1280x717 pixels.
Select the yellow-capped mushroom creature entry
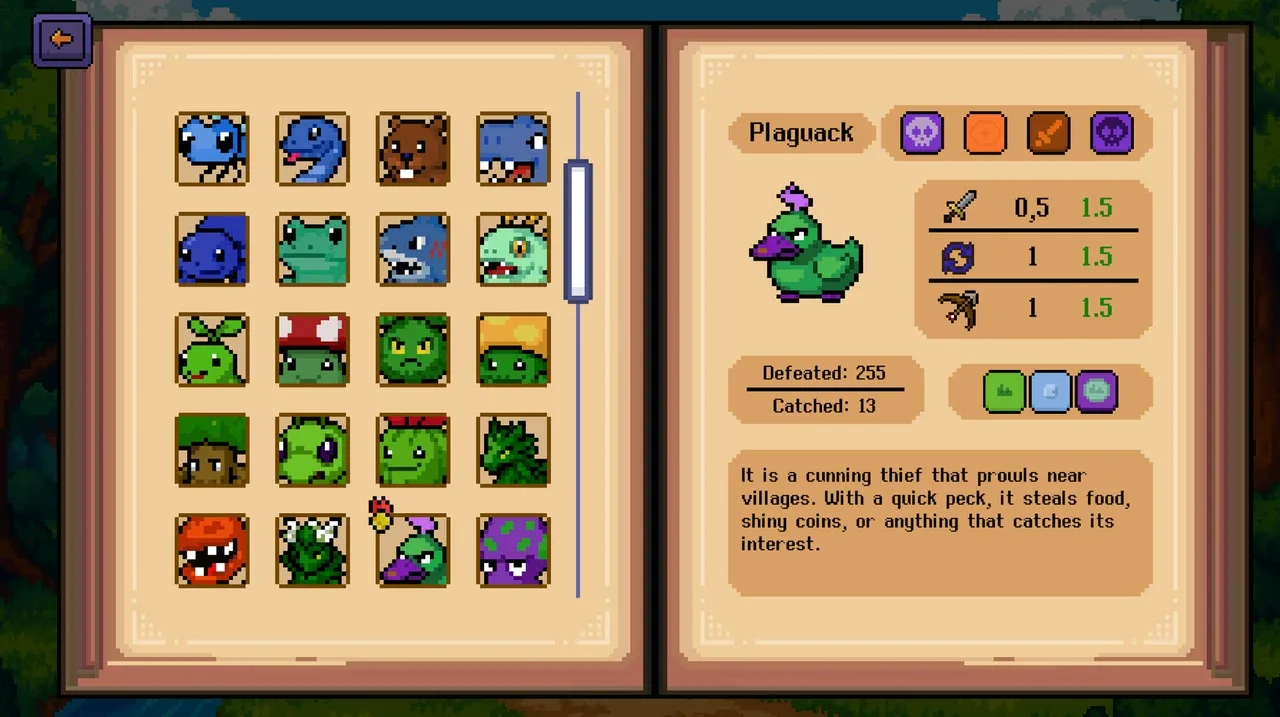[513, 350]
